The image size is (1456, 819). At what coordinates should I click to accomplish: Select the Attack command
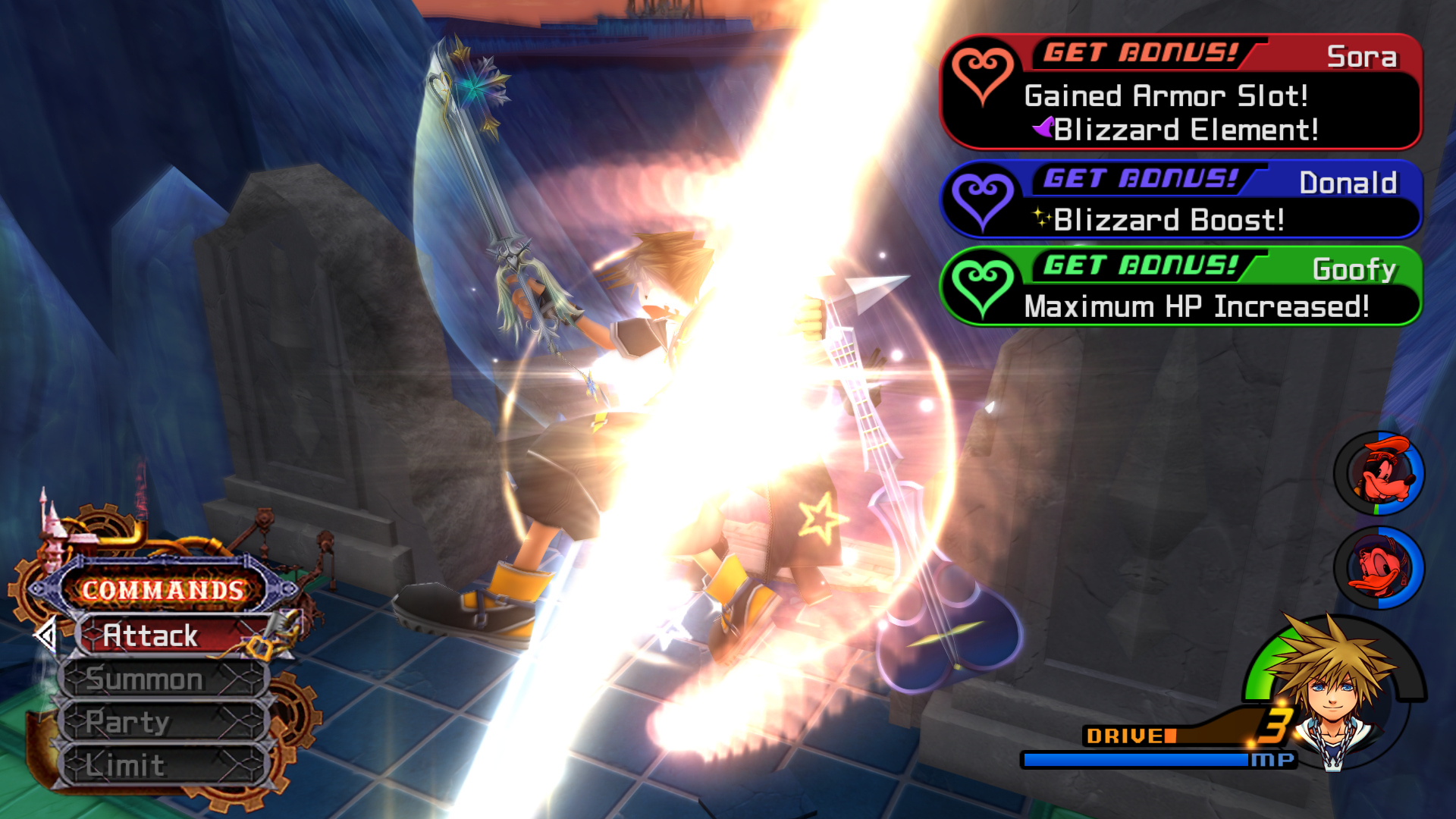173,635
